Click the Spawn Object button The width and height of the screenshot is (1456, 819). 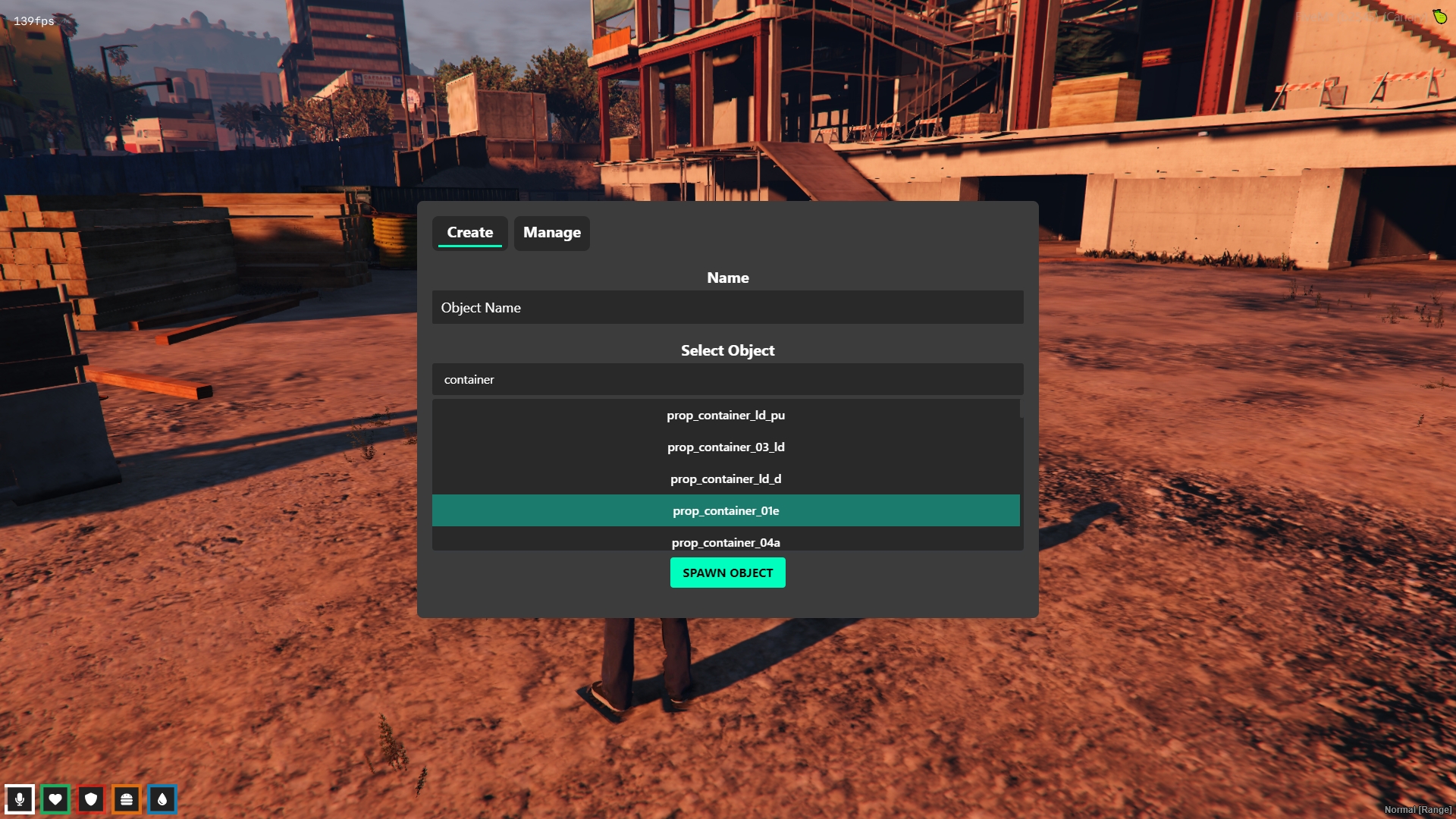coord(727,573)
